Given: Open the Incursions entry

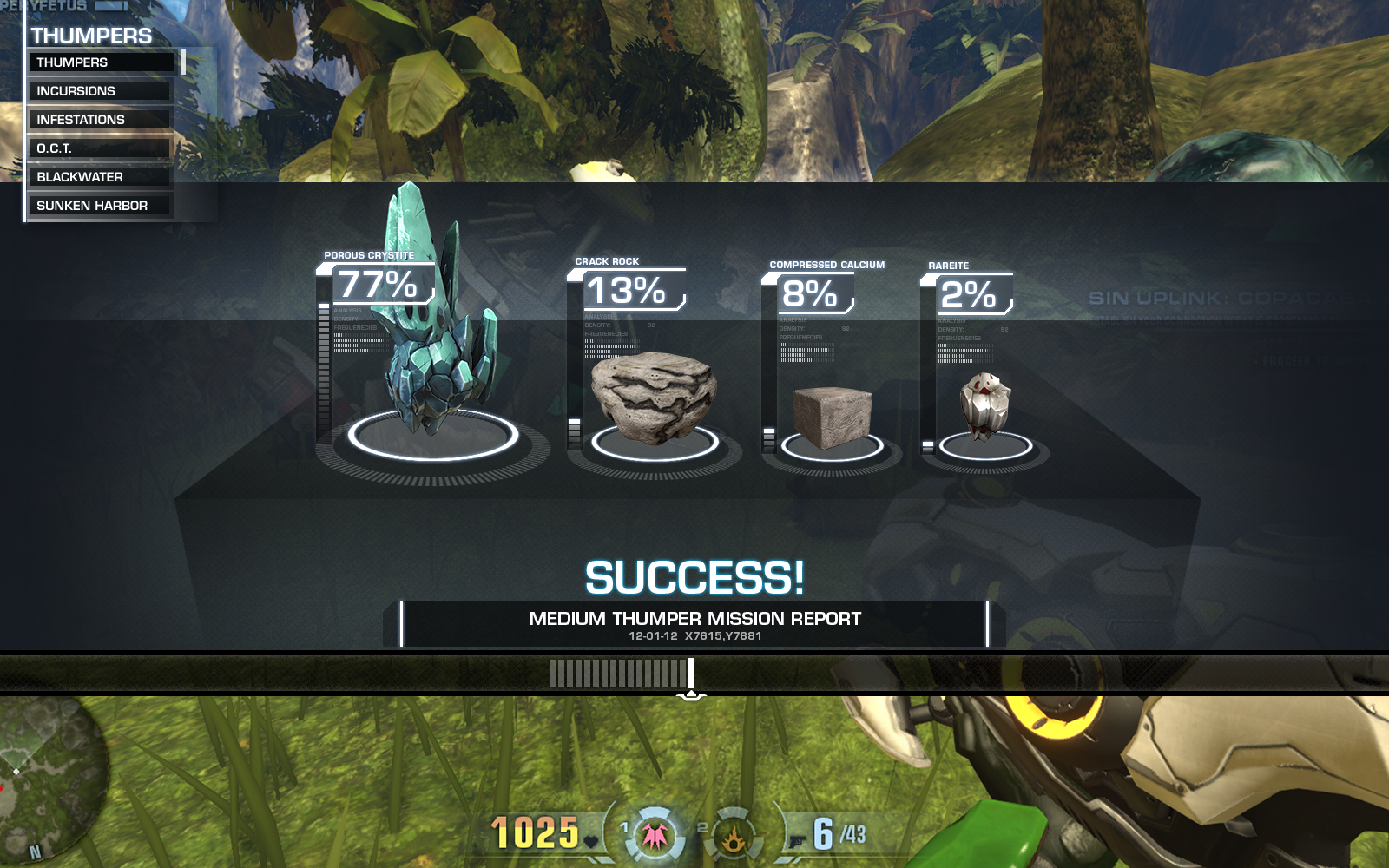Looking at the screenshot, I should (x=101, y=91).
